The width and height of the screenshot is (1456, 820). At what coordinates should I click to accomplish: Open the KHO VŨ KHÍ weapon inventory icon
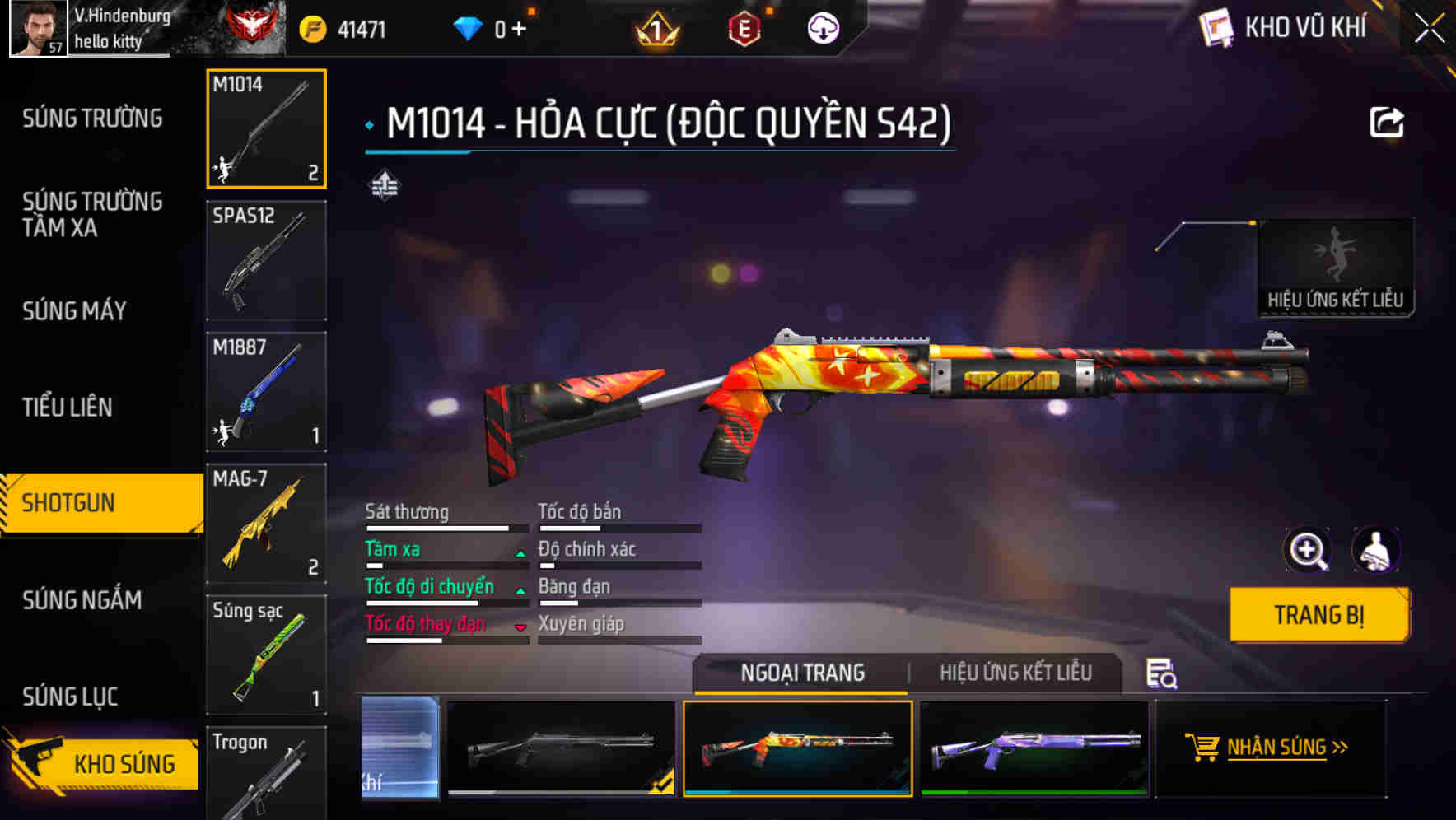[x=1217, y=27]
